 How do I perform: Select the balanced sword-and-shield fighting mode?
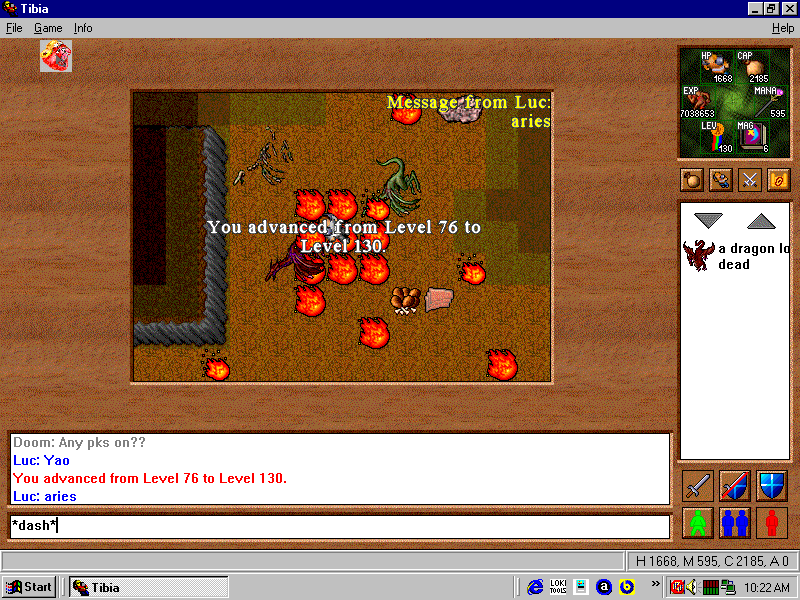735,486
